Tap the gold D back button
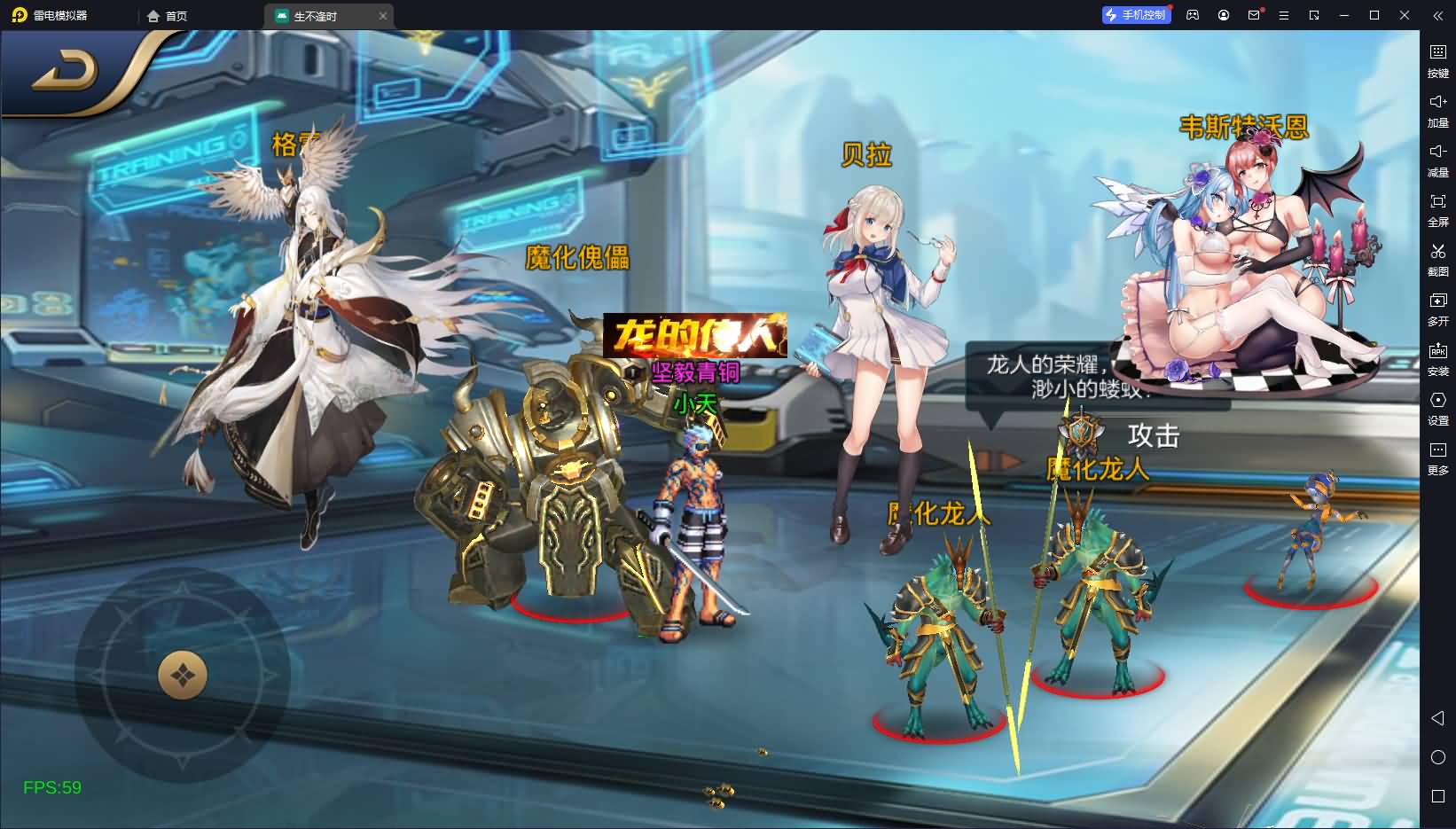Image resolution: width=1456 pixels, height=829 pixels. click(67, 74)
